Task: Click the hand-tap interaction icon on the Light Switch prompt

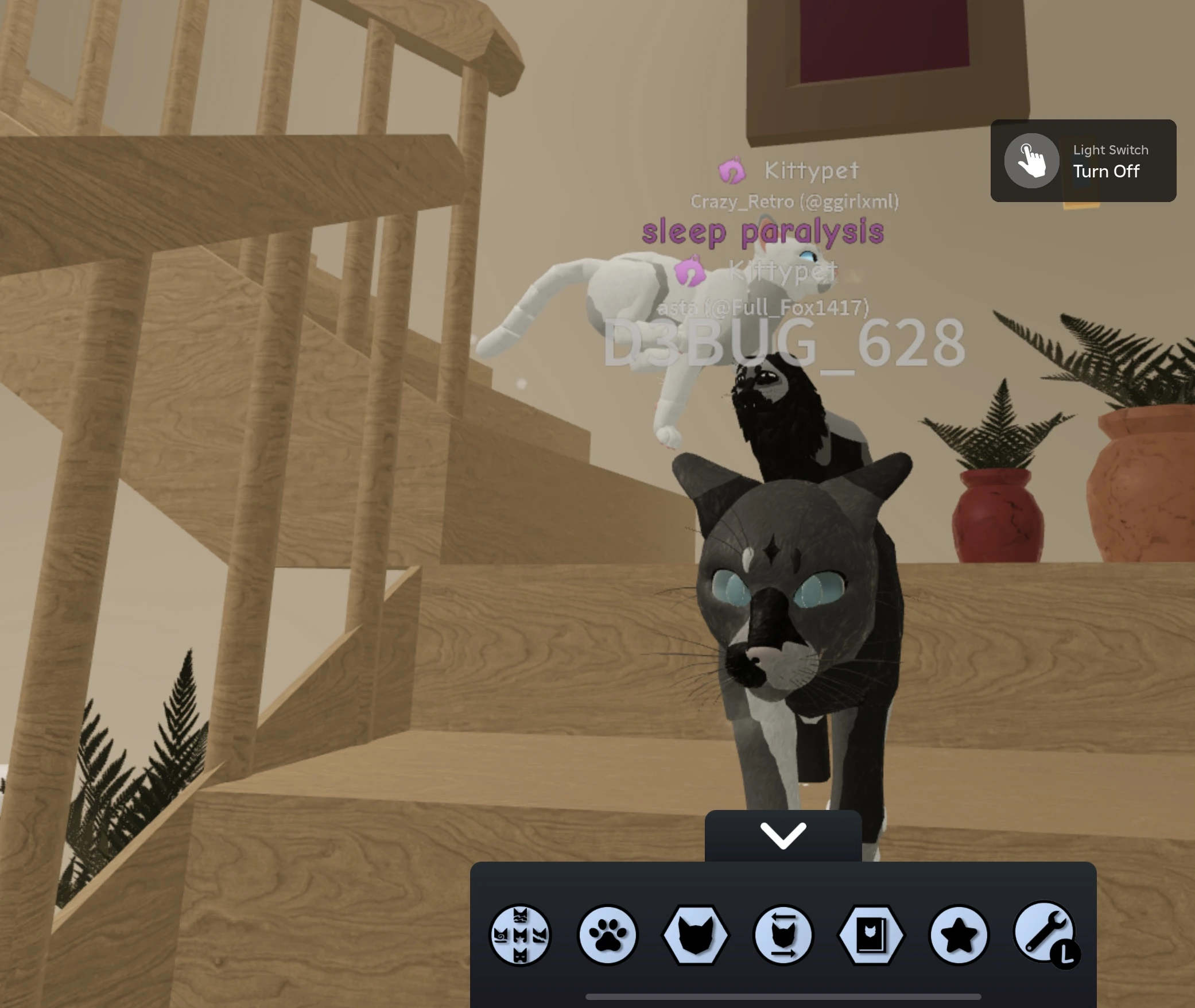Action: [1031, 161]
